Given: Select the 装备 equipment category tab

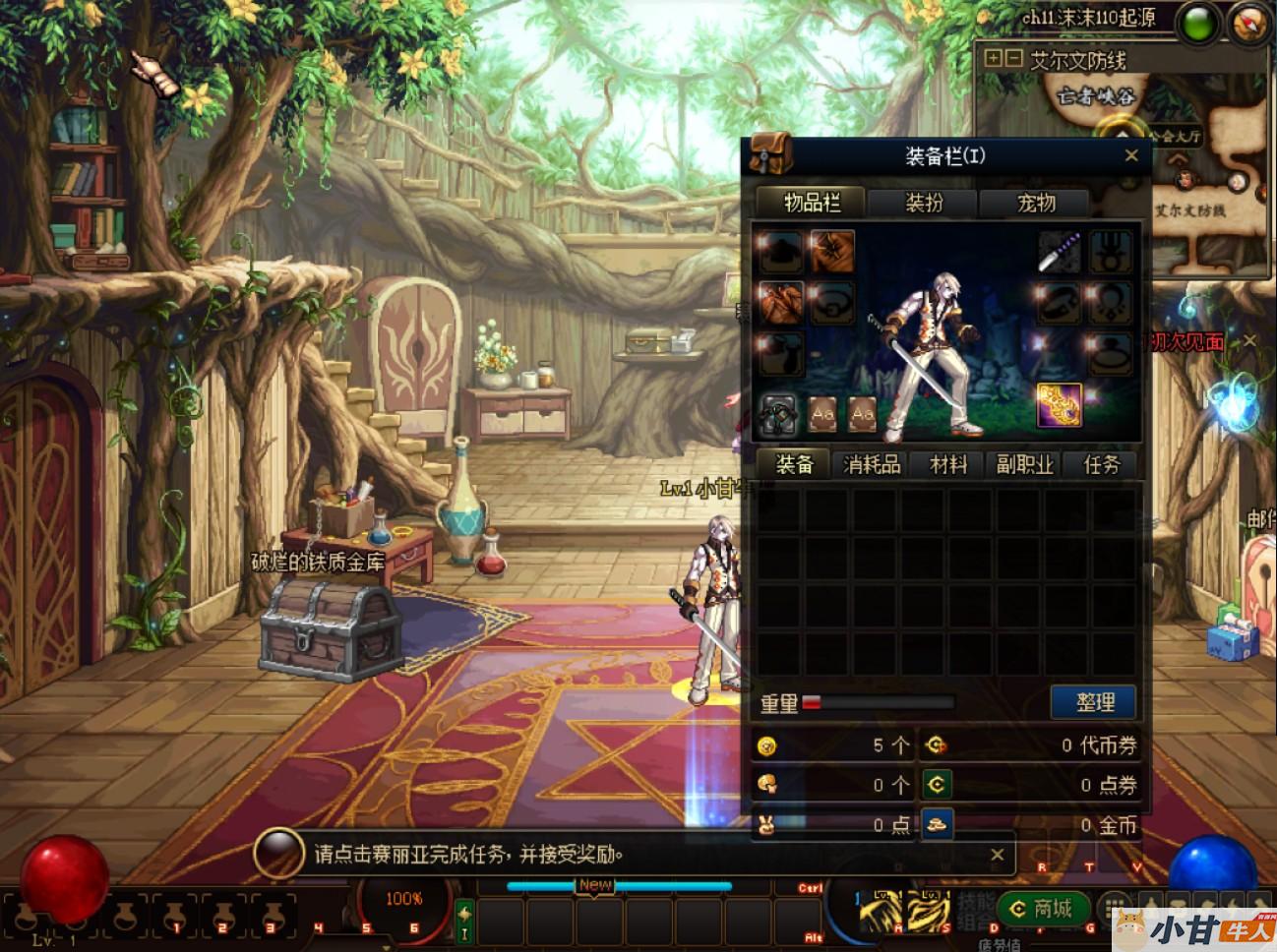Looking at the screenshot, I should [x=795, y=464].
